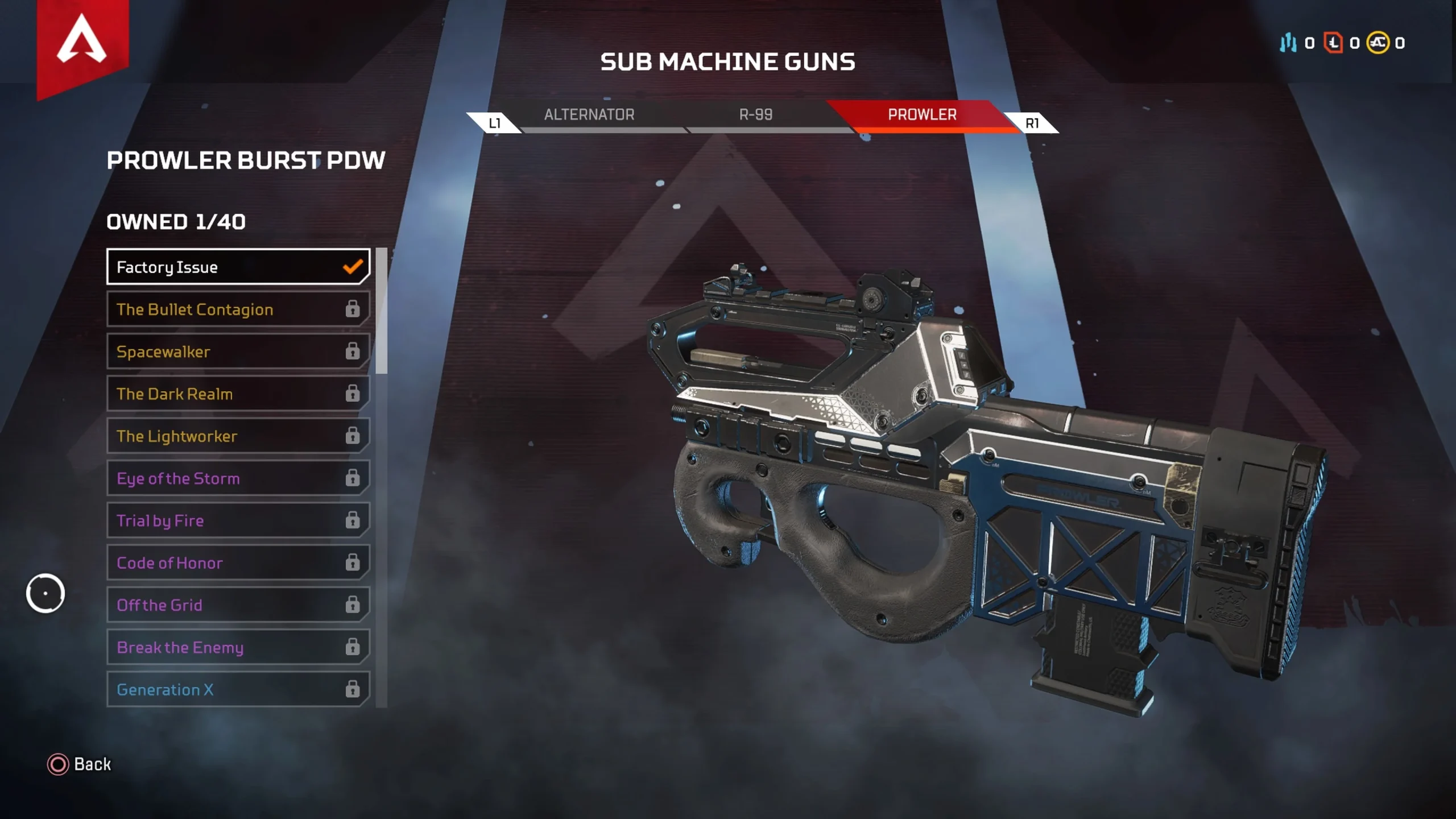Choose the Off the Grid skin

238,605
